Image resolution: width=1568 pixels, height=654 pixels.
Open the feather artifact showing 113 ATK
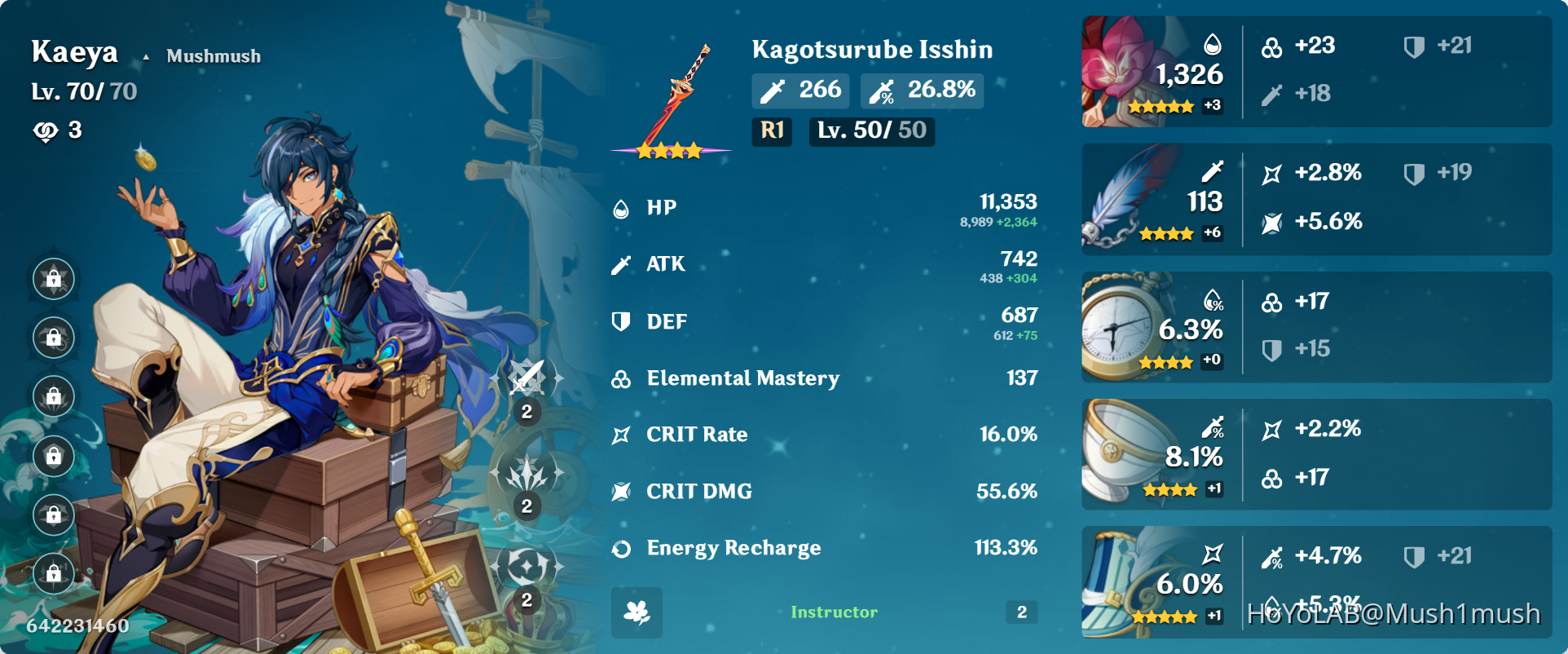coord(1125,198)
